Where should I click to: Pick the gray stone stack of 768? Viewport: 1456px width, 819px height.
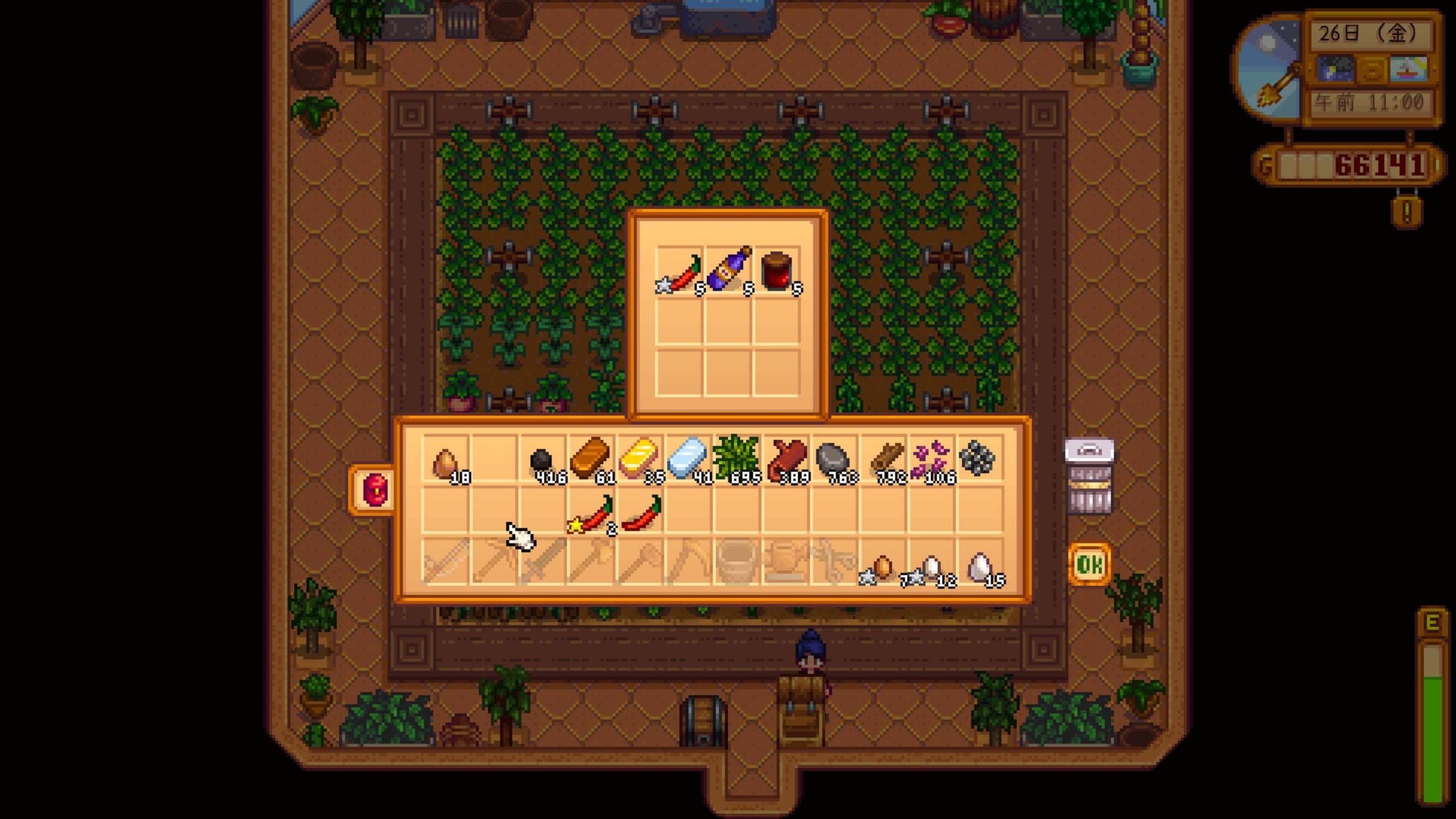point(833,462)
